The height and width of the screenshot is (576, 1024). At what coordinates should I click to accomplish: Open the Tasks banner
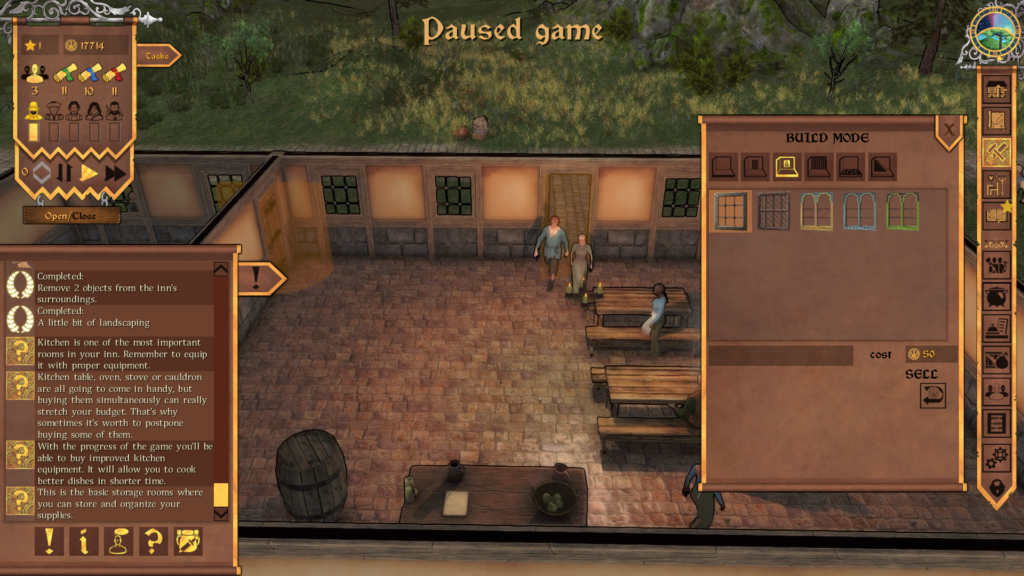point(157,56)
